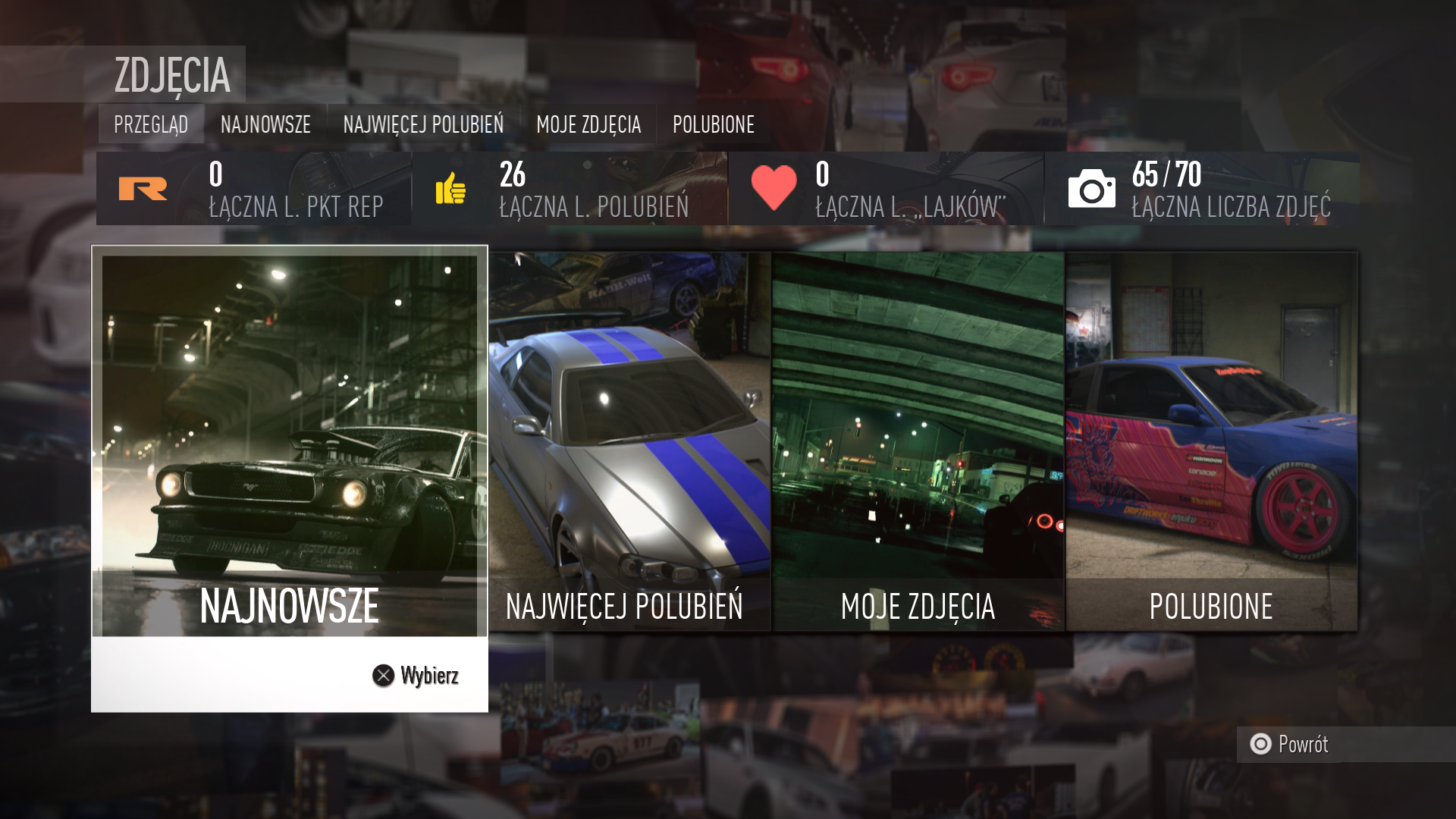Go to the Moje Zdjęcia tab

pyautogui.click(x=588, y=124)
